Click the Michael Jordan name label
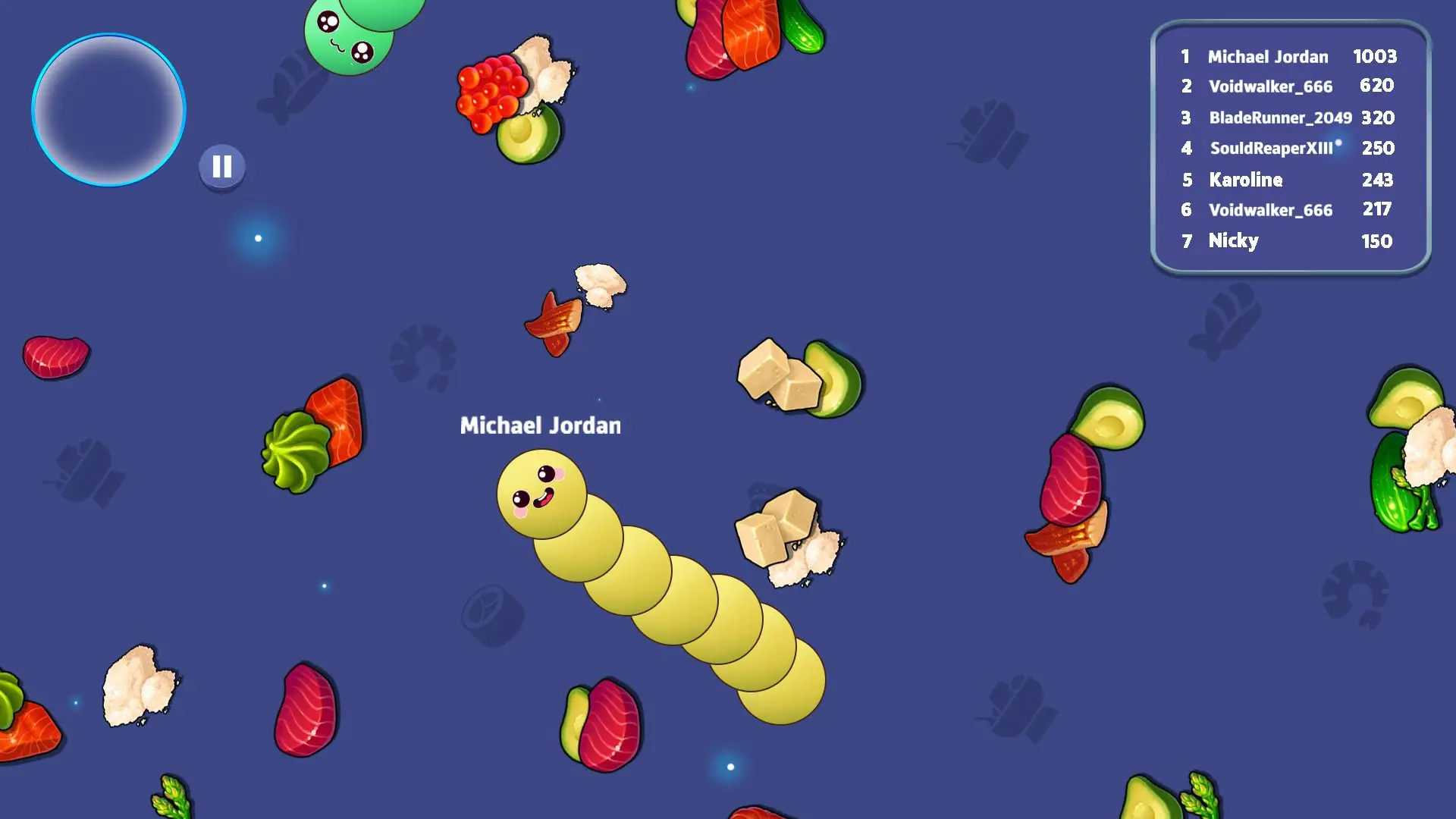 point(540,425)
